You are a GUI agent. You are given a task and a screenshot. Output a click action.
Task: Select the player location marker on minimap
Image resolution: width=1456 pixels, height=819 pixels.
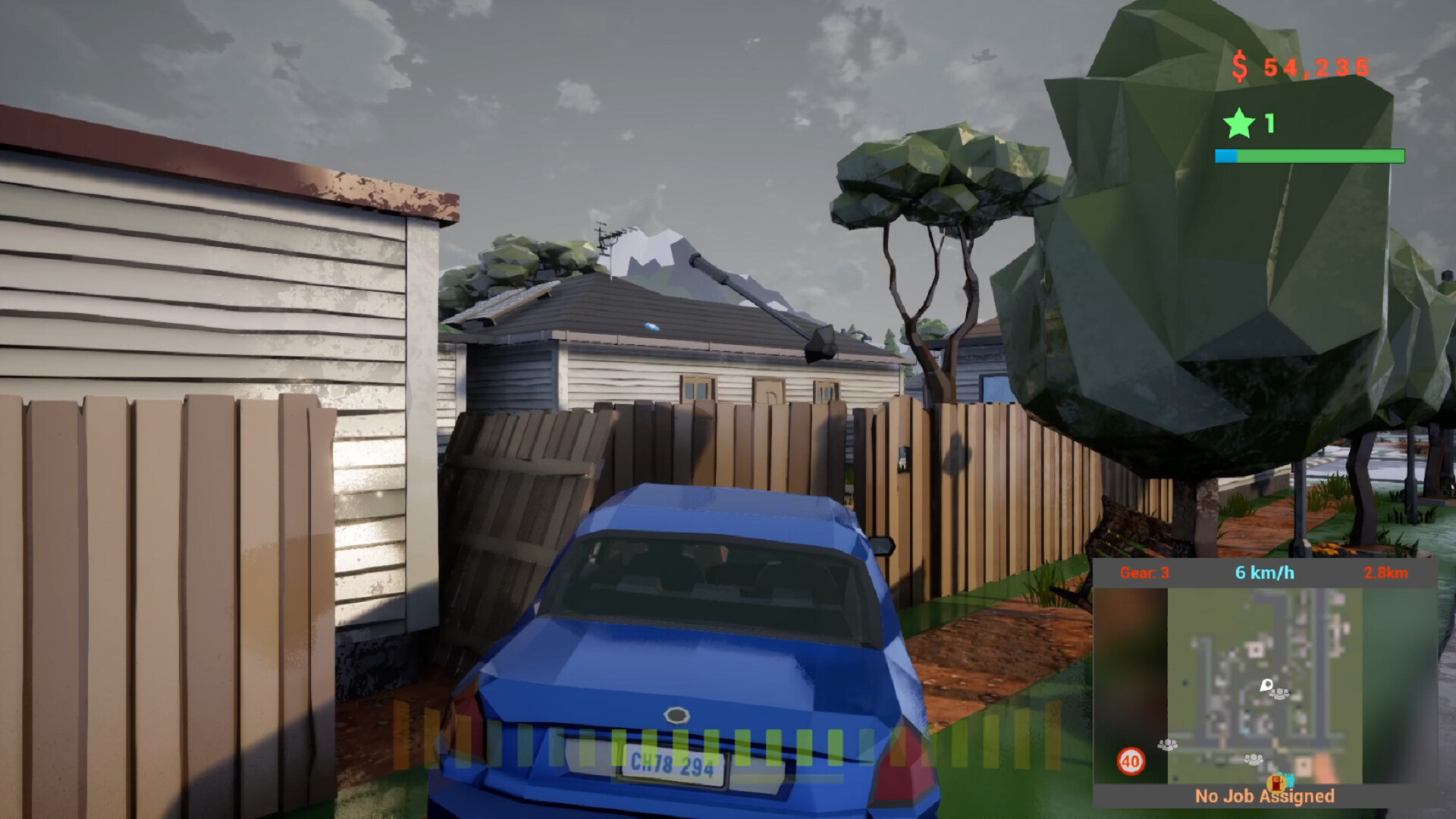point(1266,686)
